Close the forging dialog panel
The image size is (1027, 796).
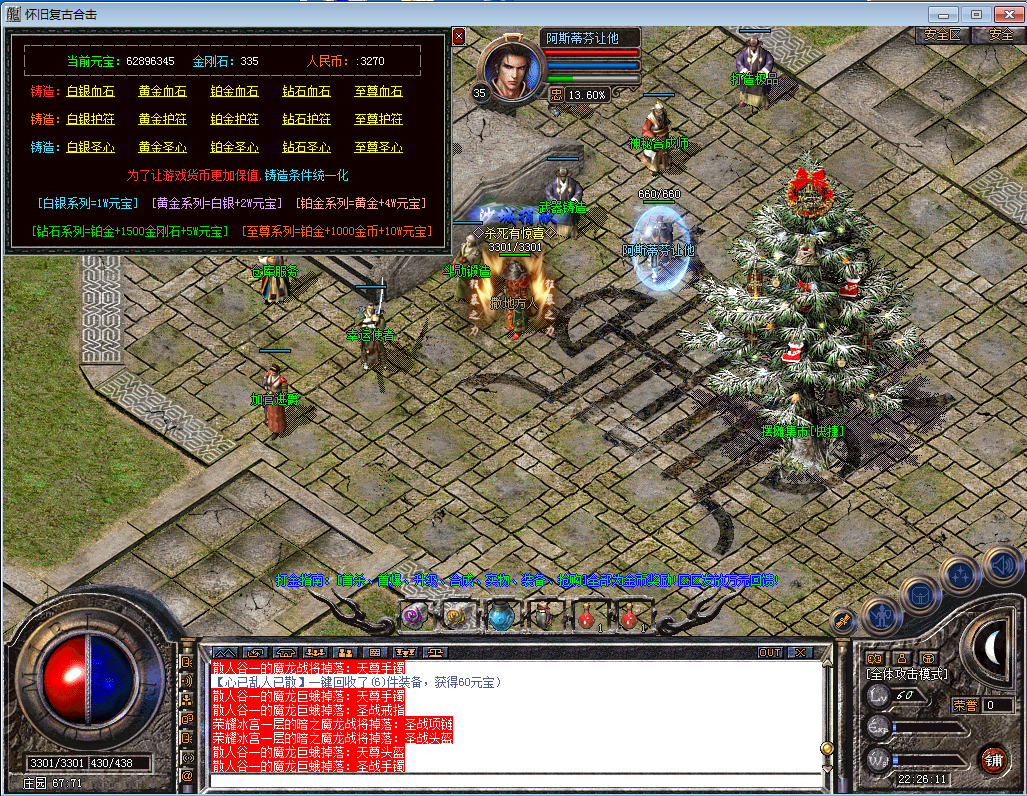(459, 37)
